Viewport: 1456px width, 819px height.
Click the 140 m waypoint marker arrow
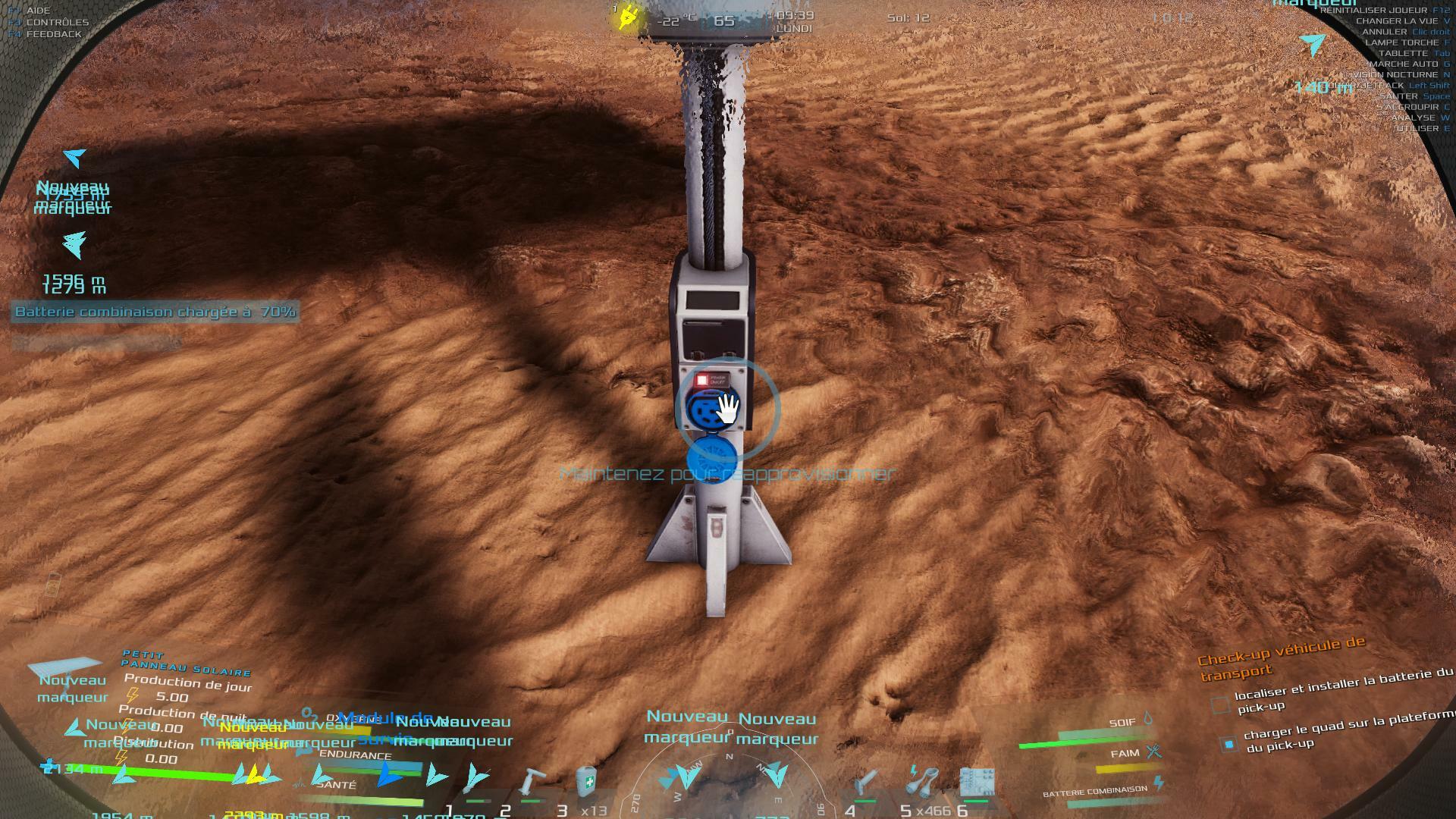(x=1313, y=45)
